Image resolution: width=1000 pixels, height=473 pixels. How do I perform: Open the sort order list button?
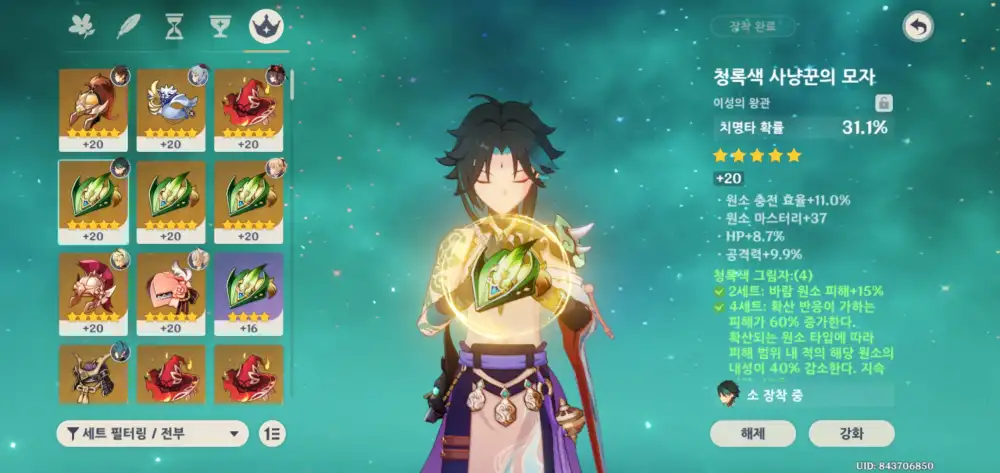(271, 433)
